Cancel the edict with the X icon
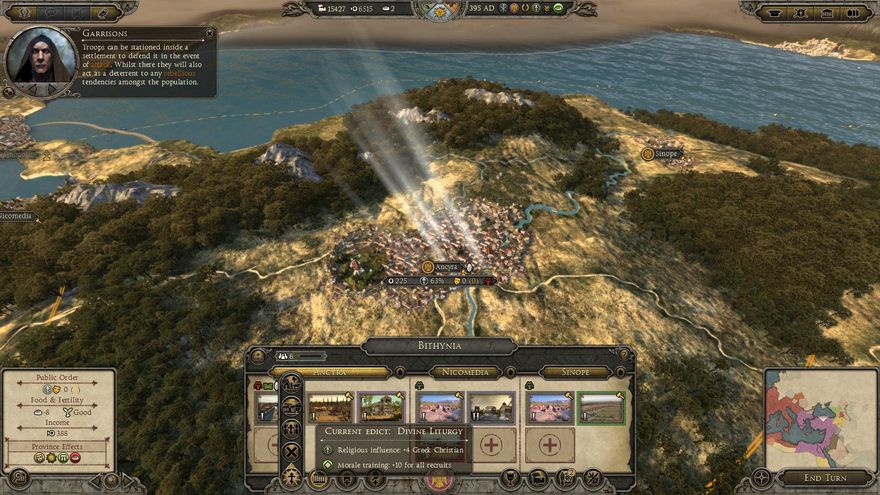Viewport: 880px width, 495px height. point(291,451)
